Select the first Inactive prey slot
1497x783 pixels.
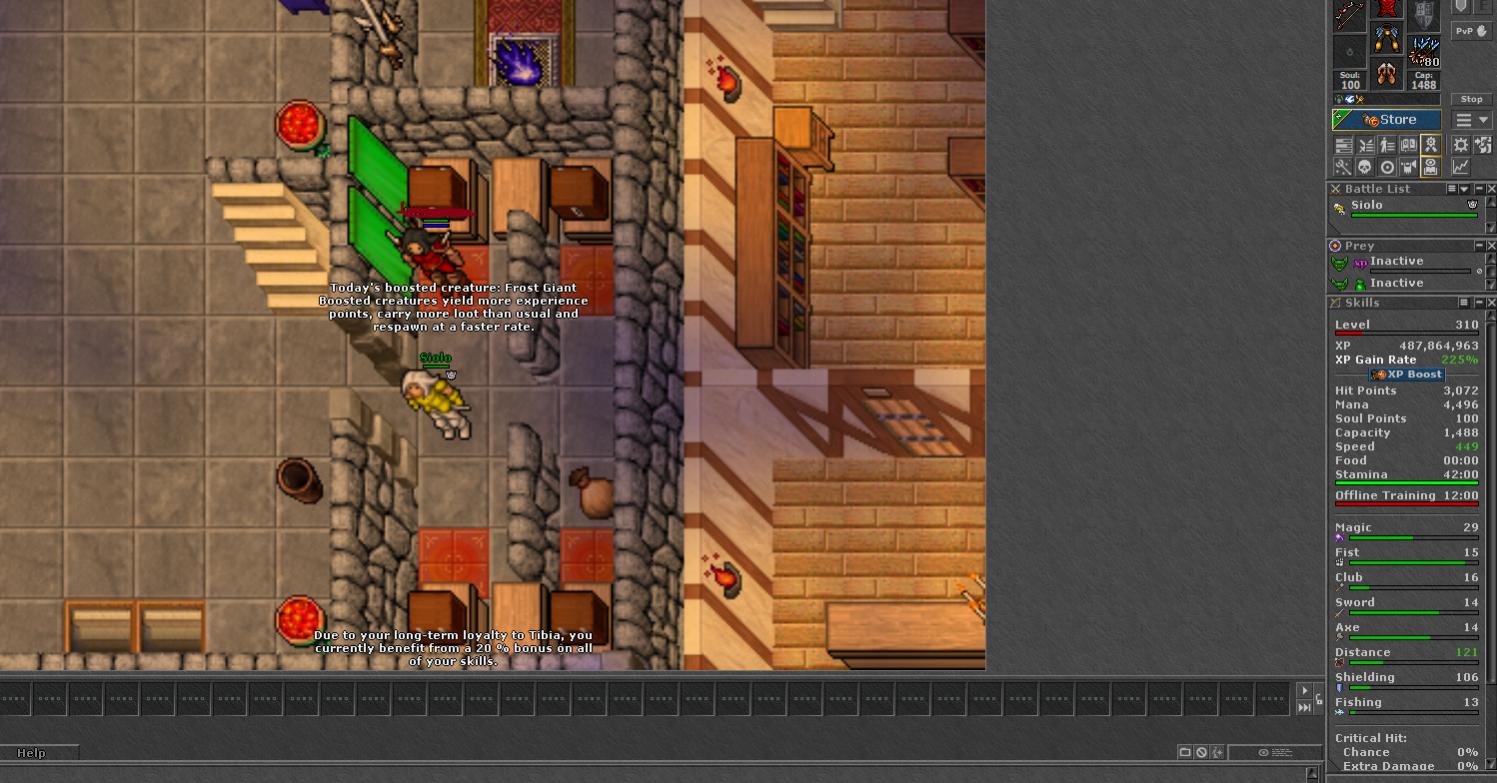(1396, 262)
